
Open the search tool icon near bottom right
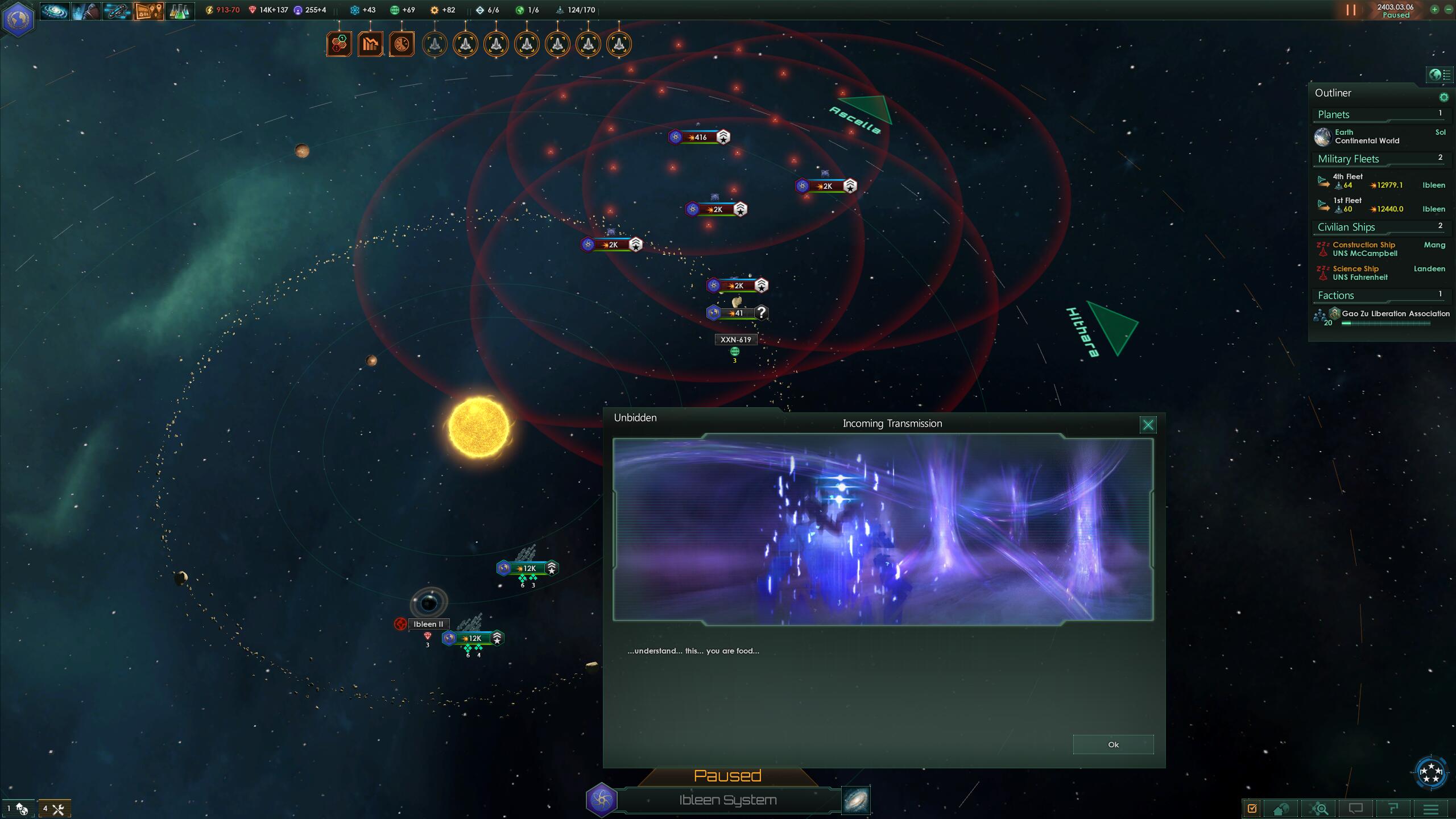(x=1319, y=808)
